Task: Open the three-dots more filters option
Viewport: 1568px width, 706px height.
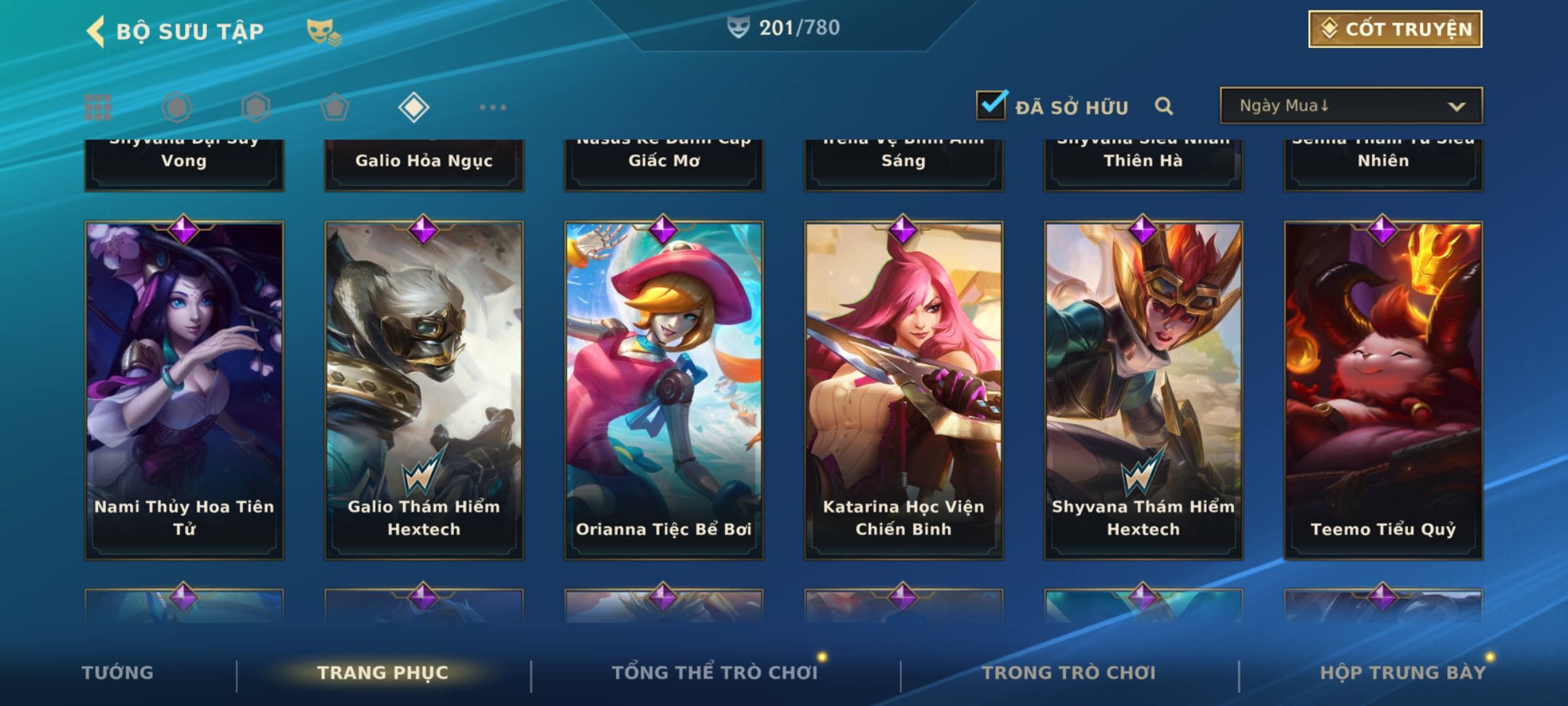Action: click(x=493, y=107)
